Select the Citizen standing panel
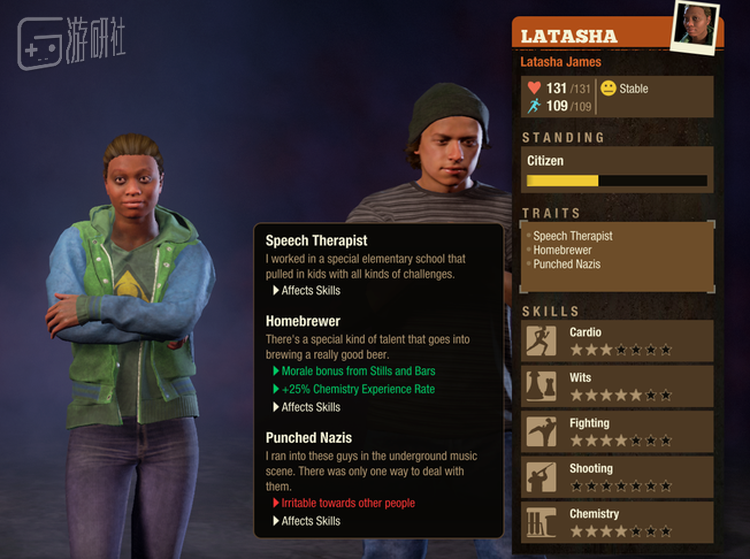This screenshot has height=559, width=750. [617, 169]
